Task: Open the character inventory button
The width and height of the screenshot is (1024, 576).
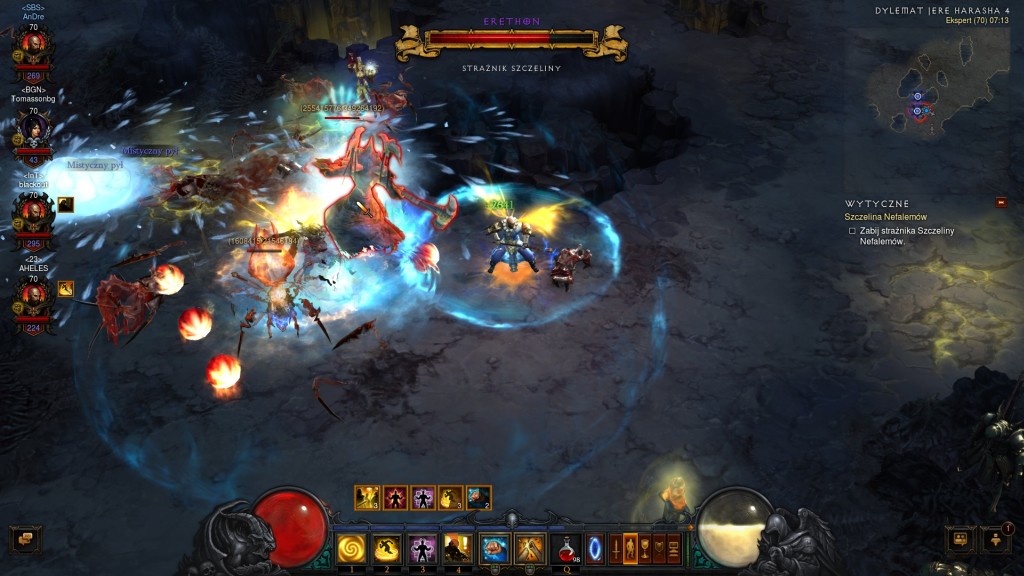Action: click(631, 549)
